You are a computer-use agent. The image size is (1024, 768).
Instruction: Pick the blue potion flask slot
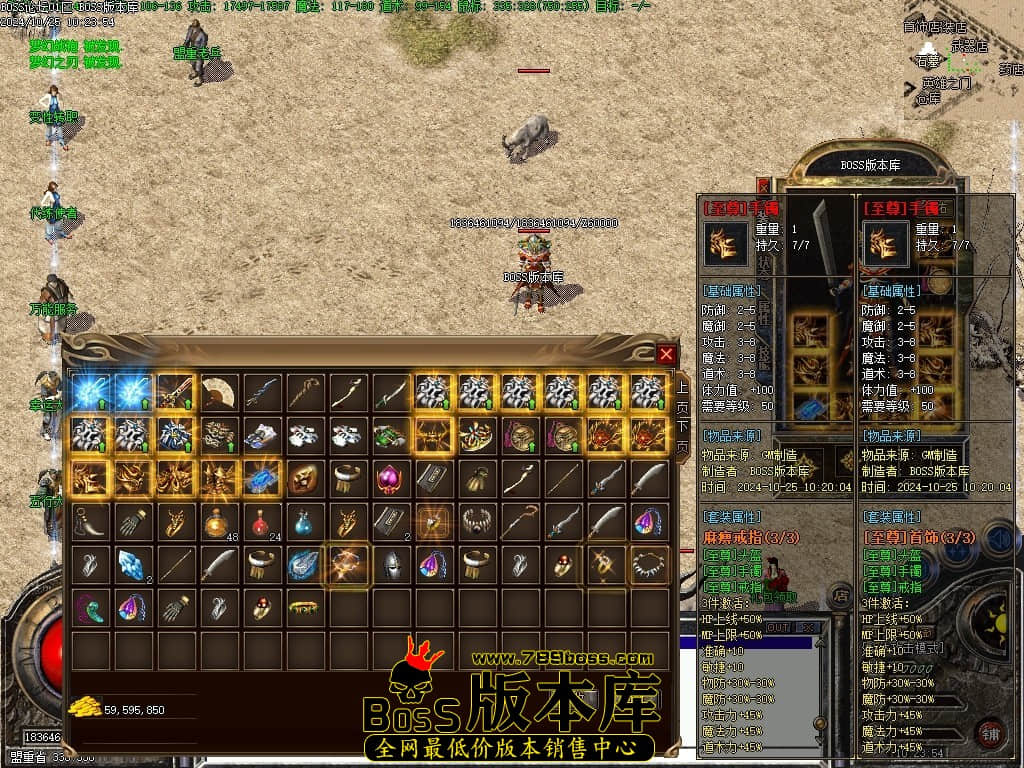[305, 521]
